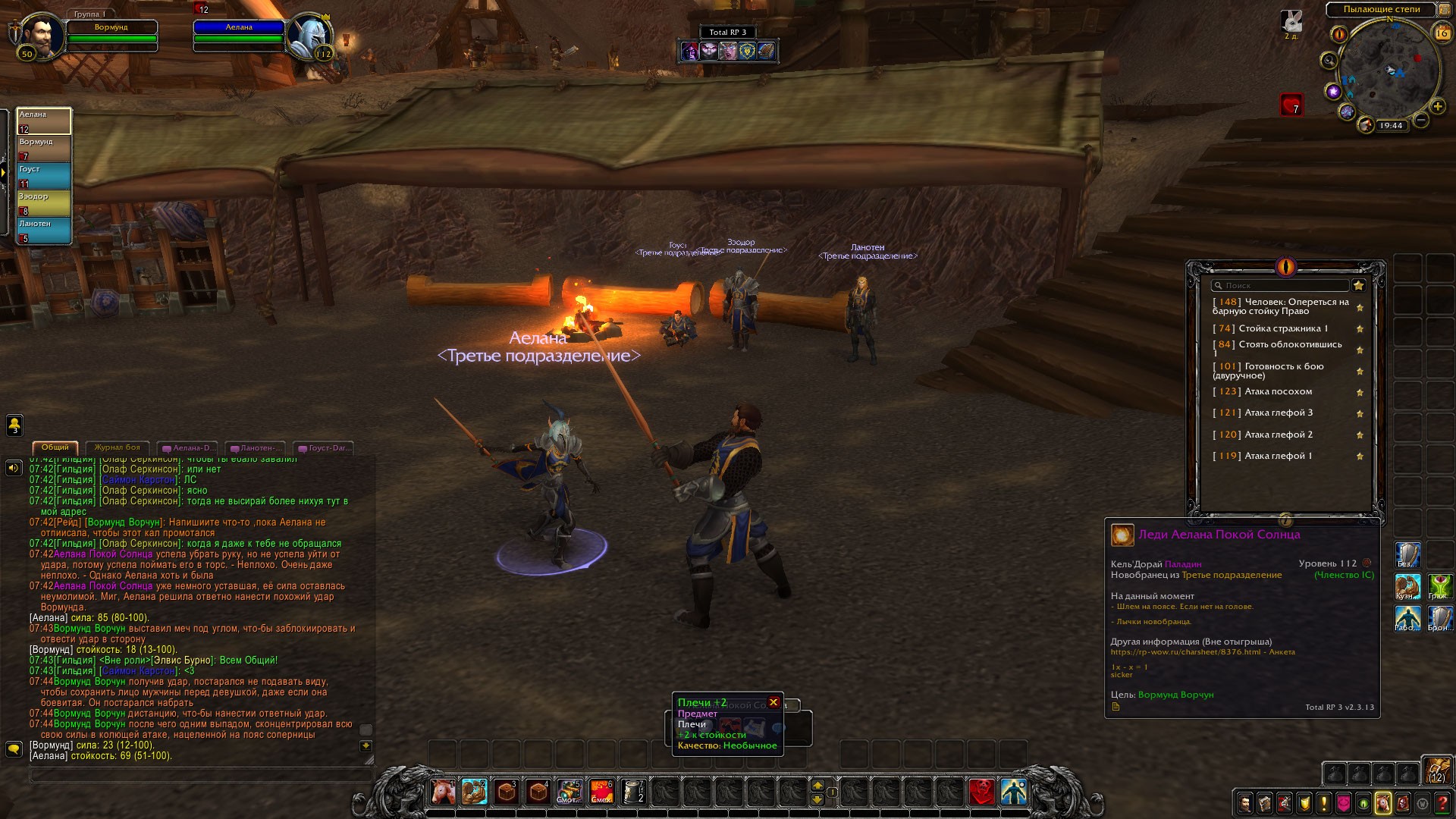The height and width of the screenshot is (819, 1456).
Task: Activate the red skull action button
Action: [981, 792]
